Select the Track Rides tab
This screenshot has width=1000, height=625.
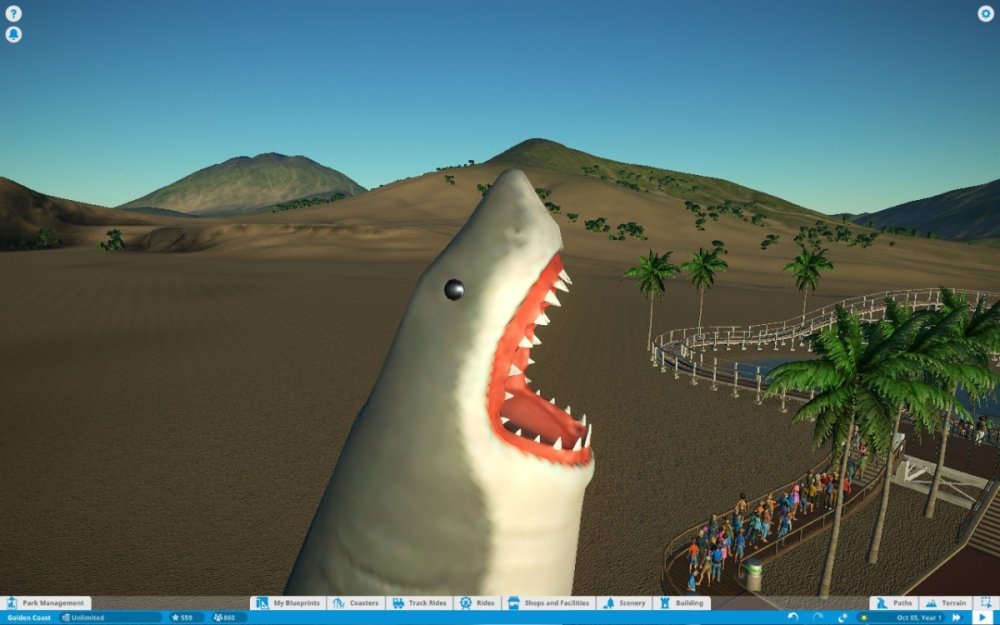pos(419,603)
